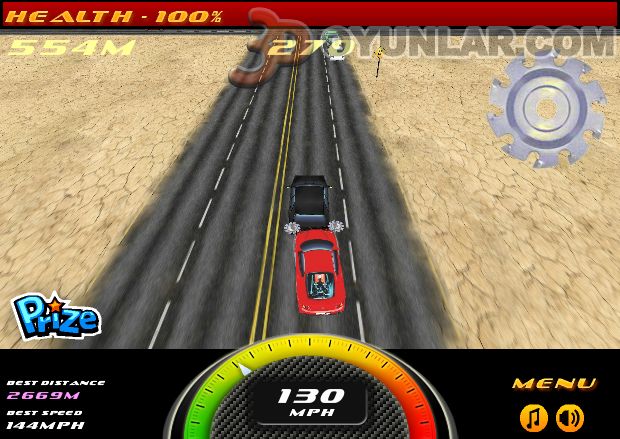This screenshot has height=439, width=620.
Task: Mute sound with the speaker button
Action: (570, 417)
